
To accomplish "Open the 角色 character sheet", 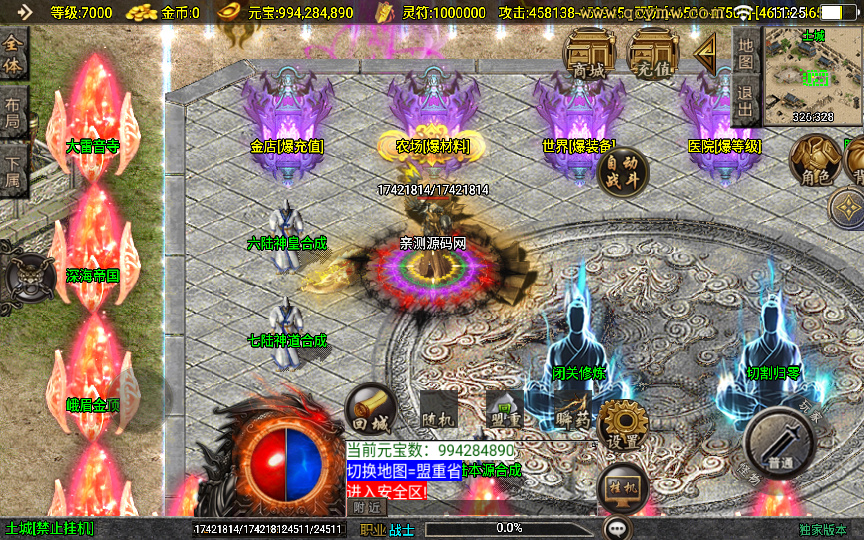I will click(815, 160).
